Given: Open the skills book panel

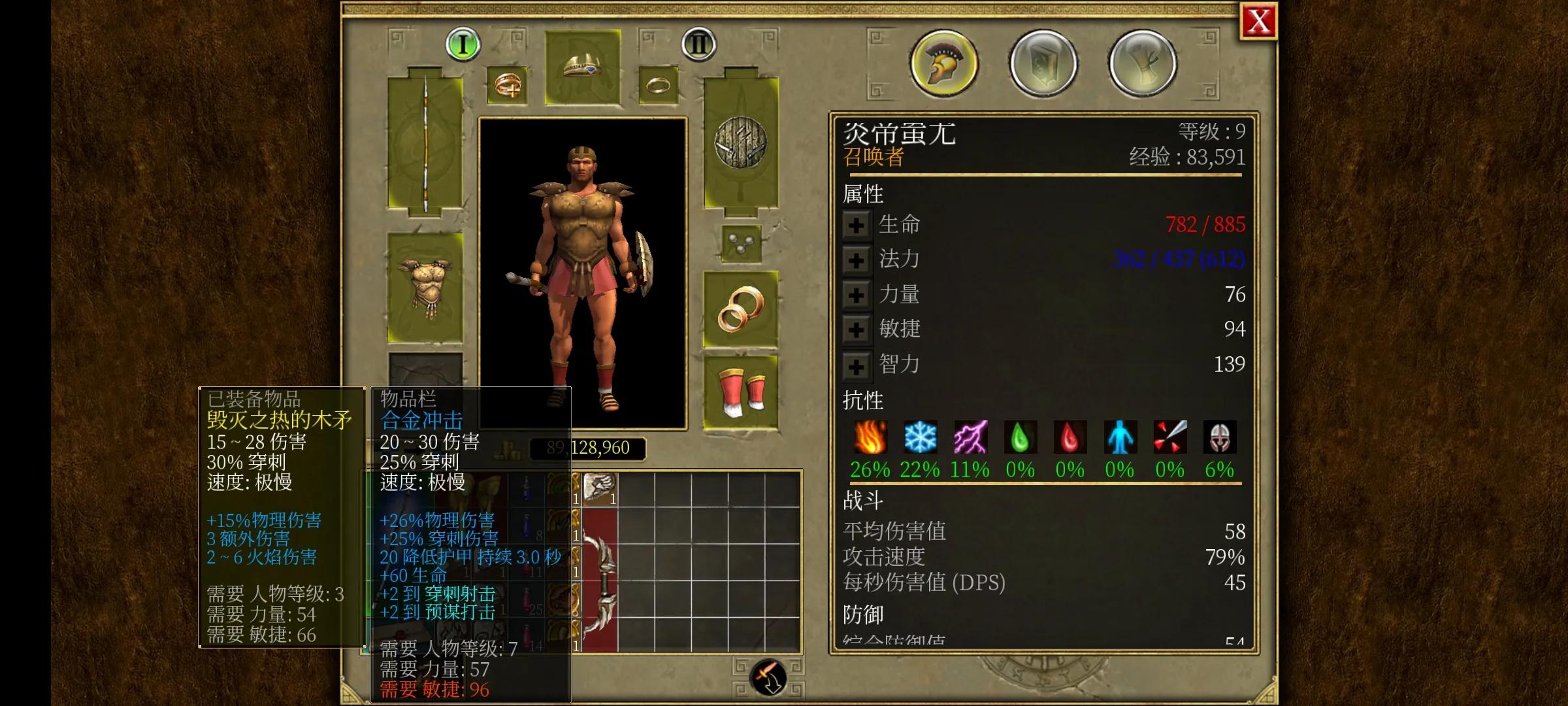Looking at the screenshot, I should pyautogui.click(x=1043, y=62).
